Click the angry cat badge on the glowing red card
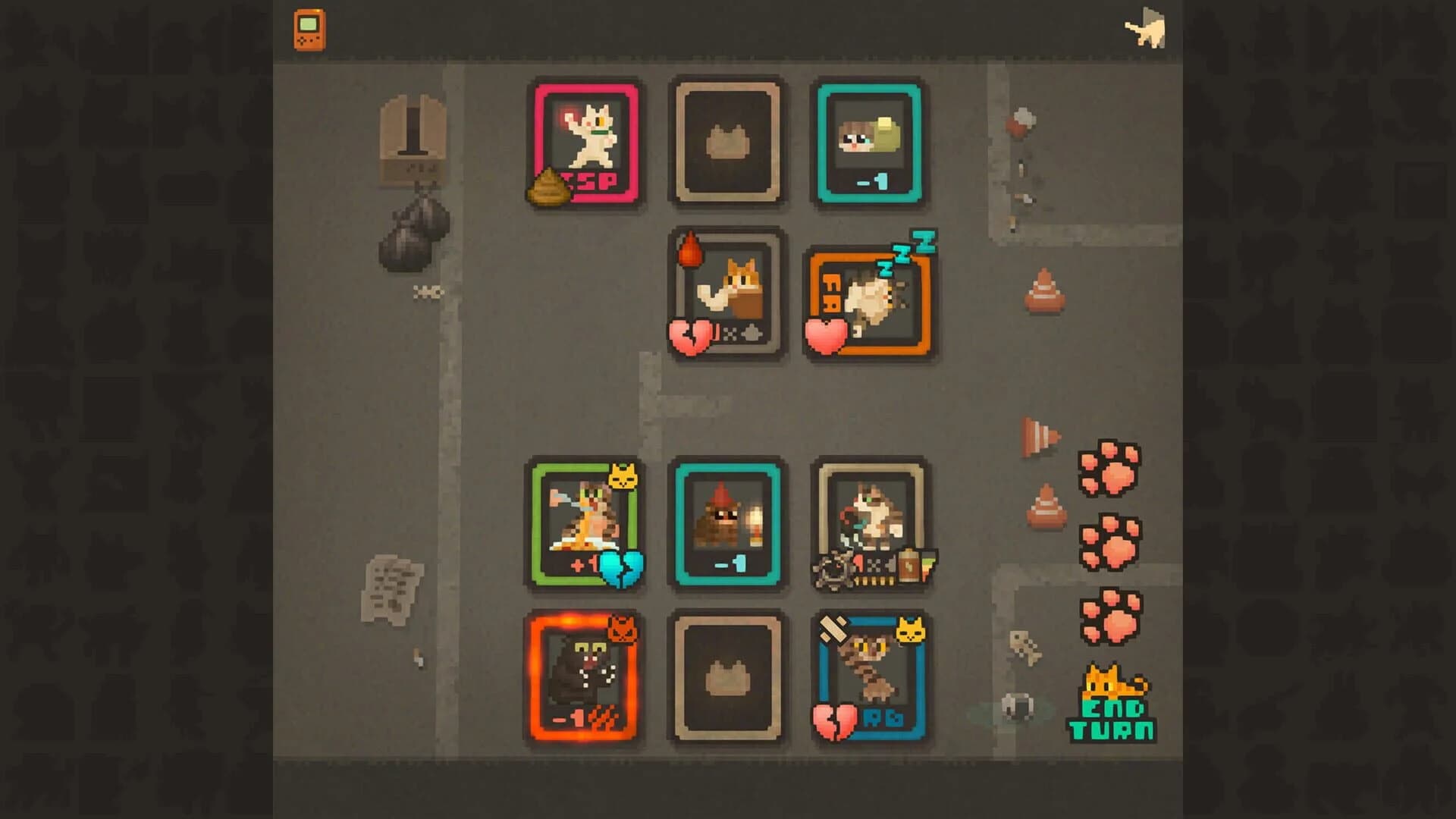The image size is (1456, 819). [622, 629]
